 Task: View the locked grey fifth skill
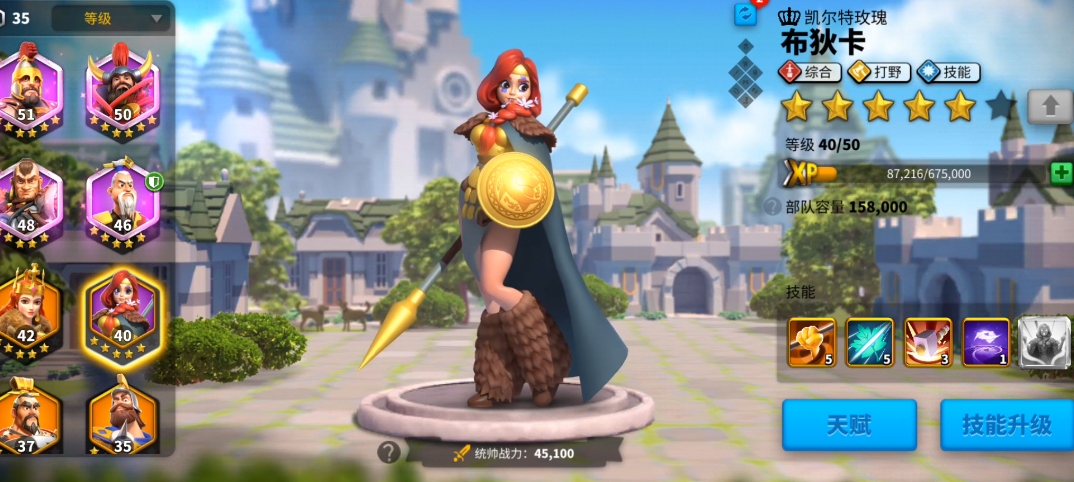pos(1044,342)
